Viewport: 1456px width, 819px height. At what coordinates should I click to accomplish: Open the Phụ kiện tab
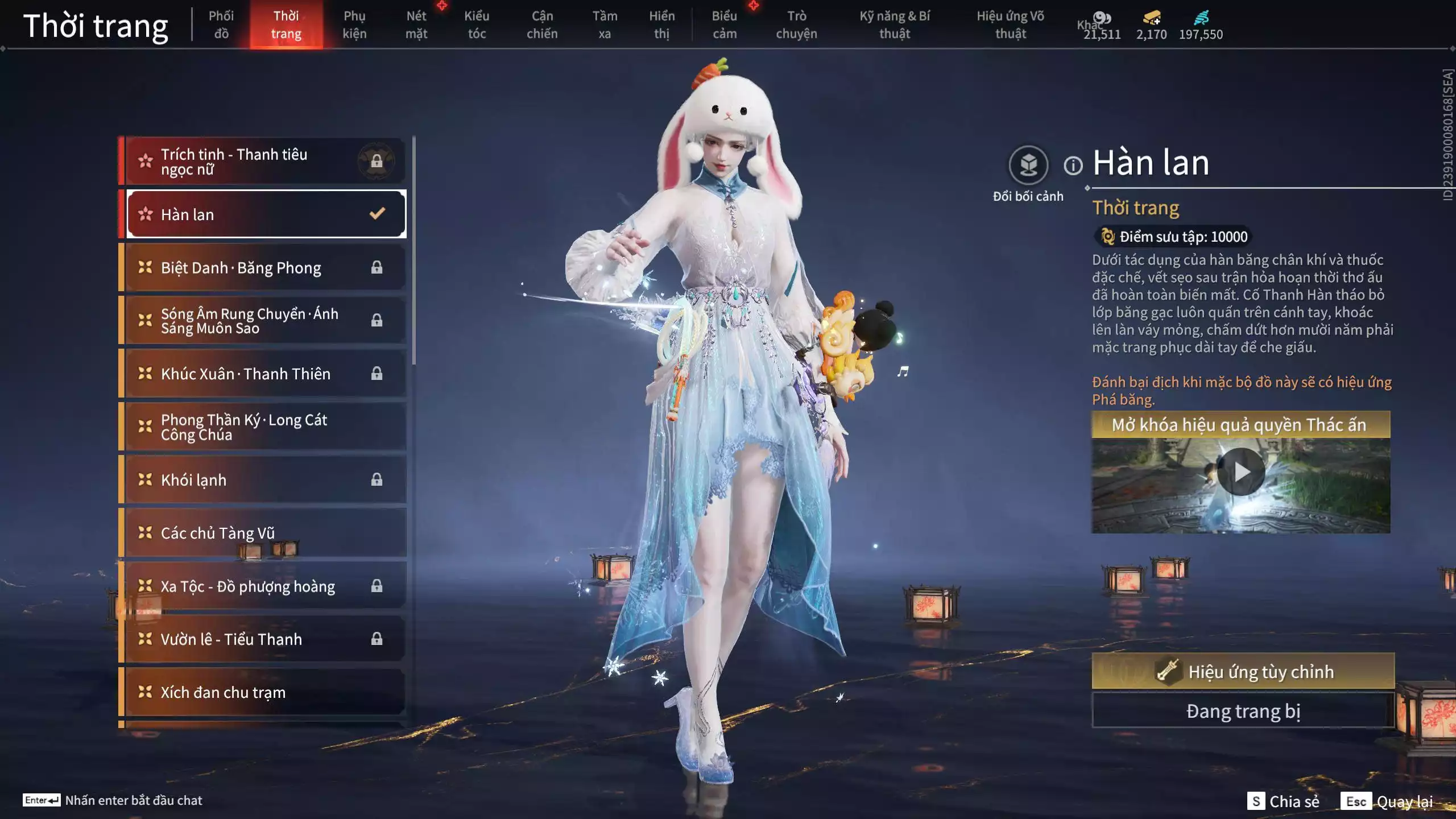354,25
